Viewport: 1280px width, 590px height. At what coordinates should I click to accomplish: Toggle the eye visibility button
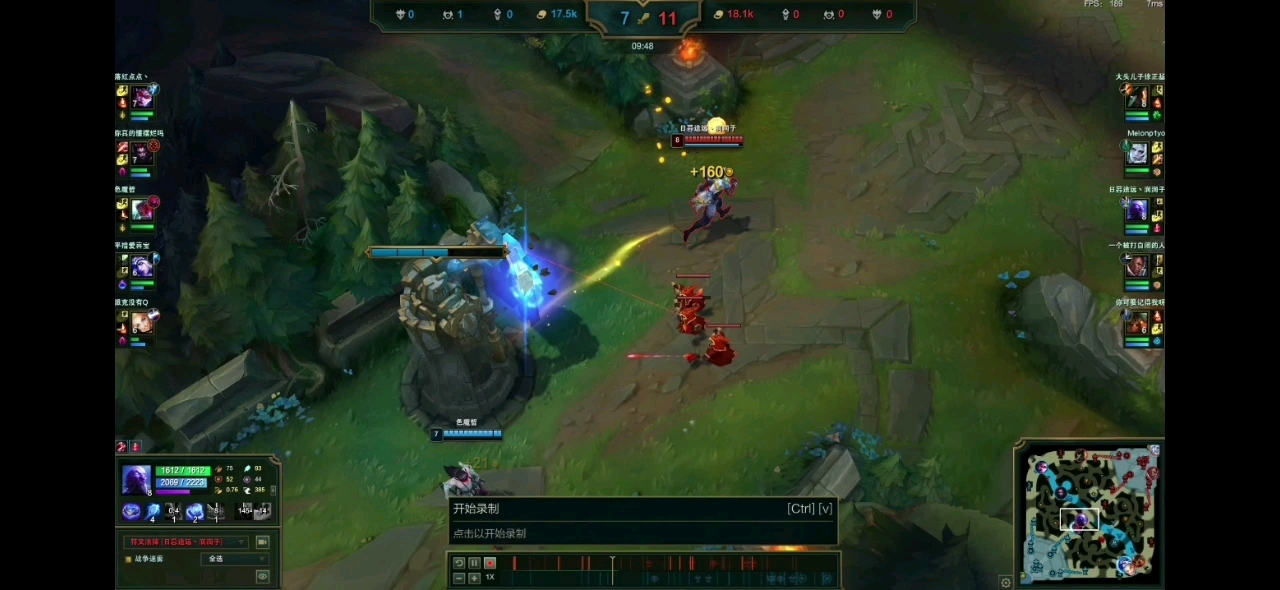262,576
